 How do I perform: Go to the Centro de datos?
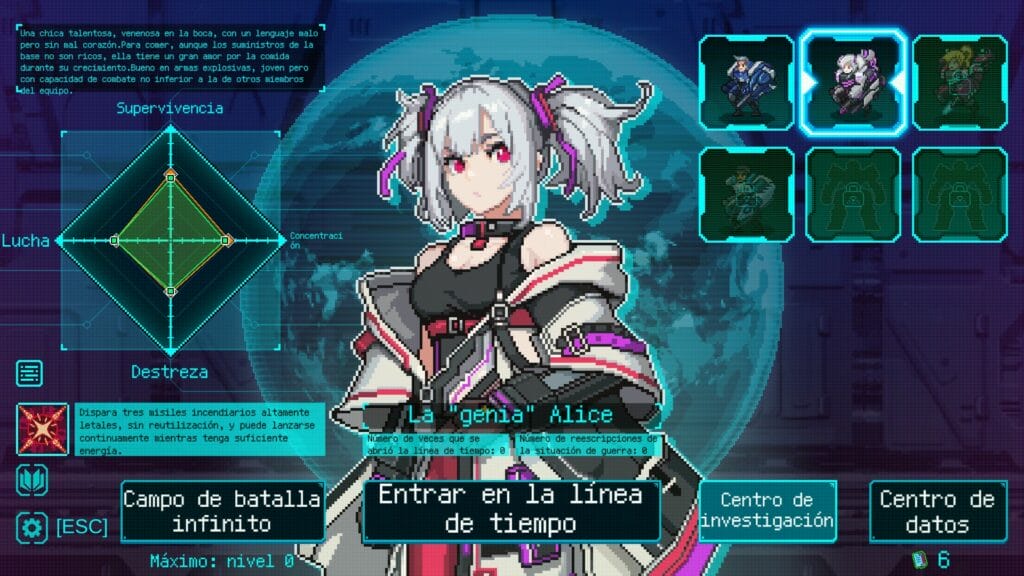(x=936, y=510)
